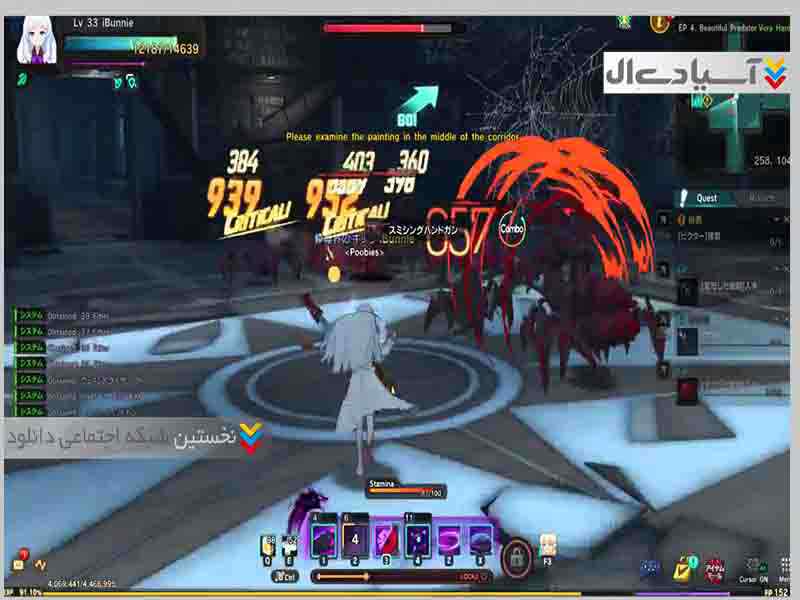Image resolution: width=800 pixels, height=600 pixels.
Task: Use the skill showing cooldown number 4
Action: [355, 541]
